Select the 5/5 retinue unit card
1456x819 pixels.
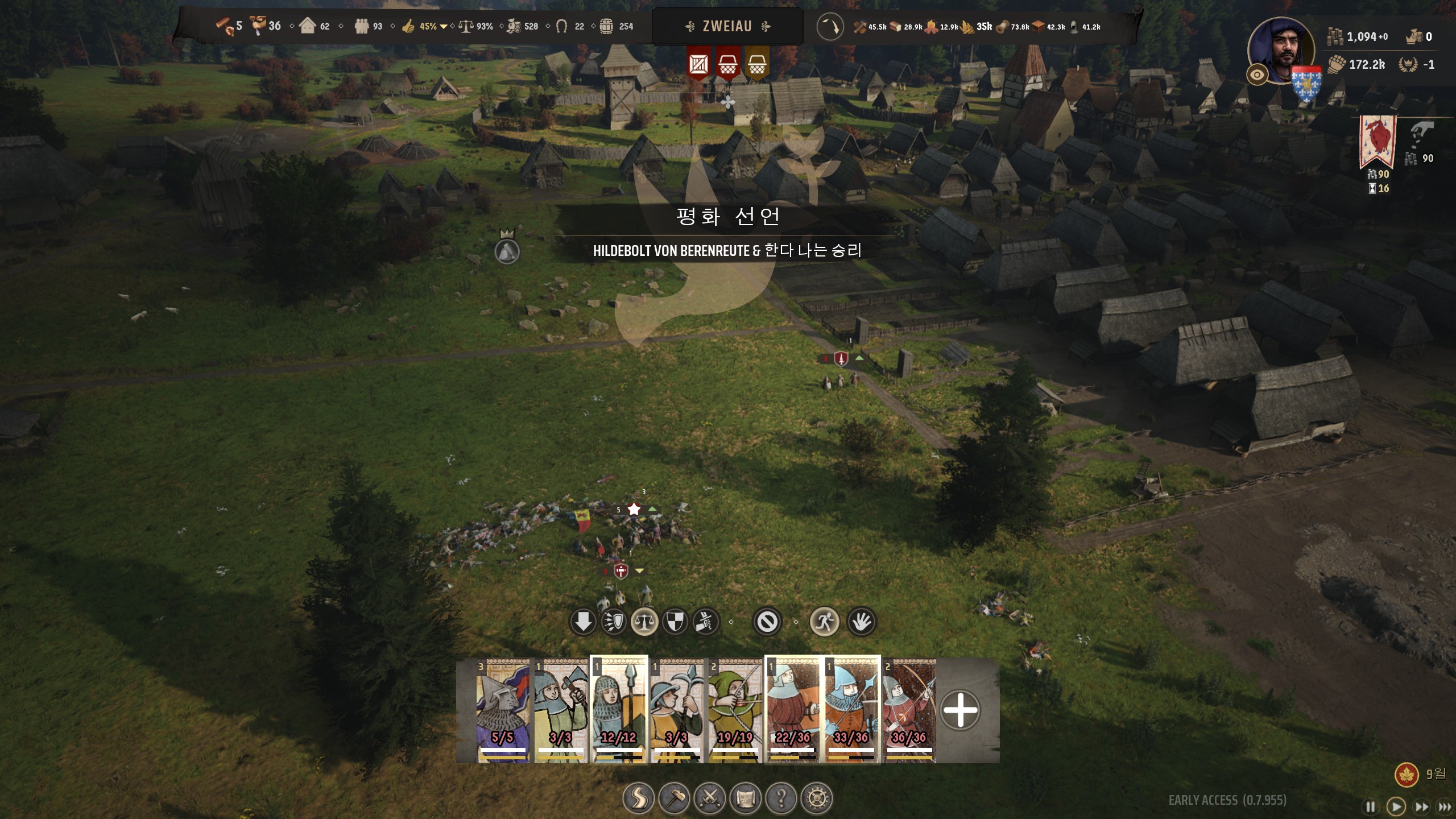pos(503,711)
